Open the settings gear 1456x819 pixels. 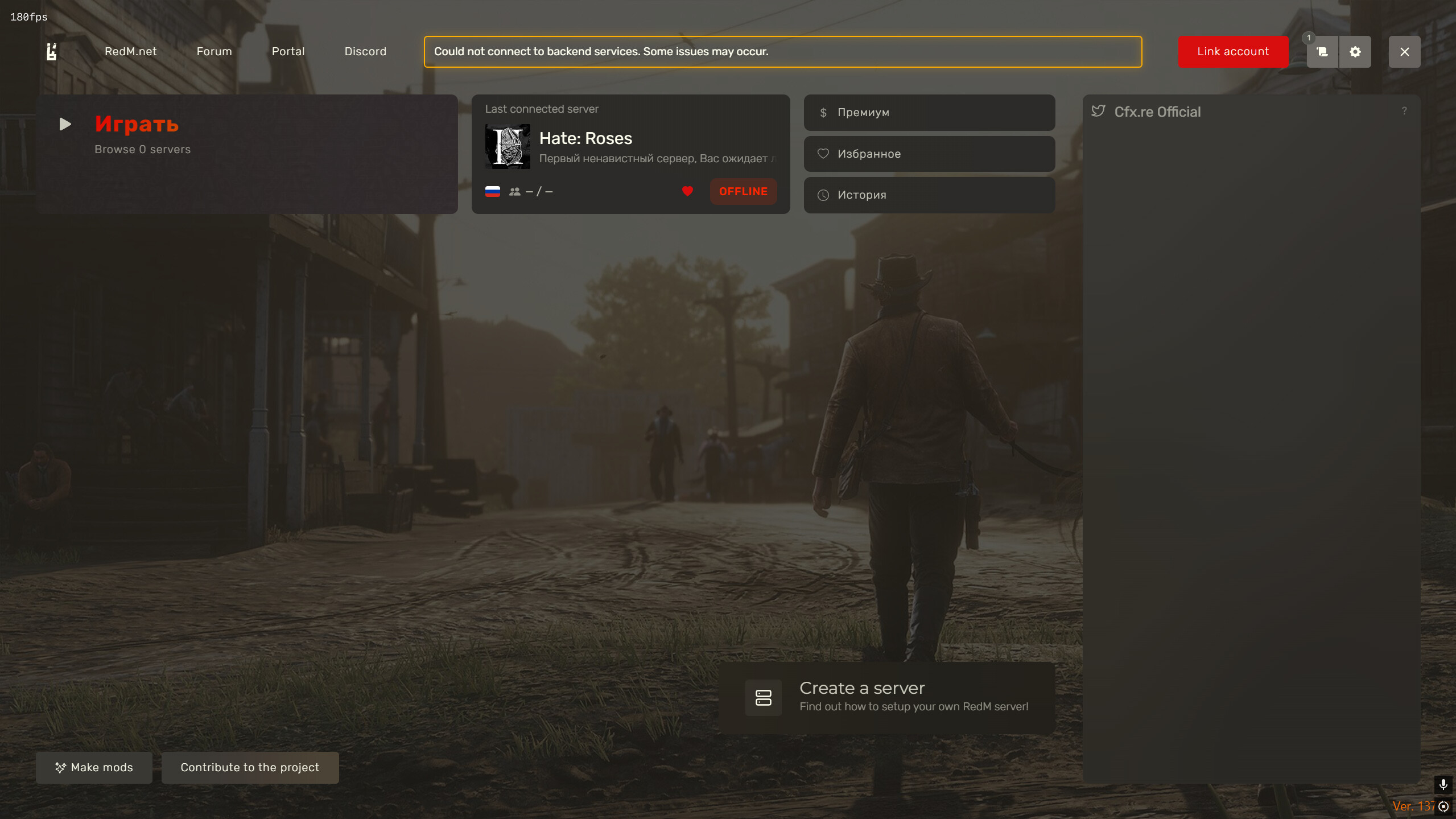(1356, 51)
